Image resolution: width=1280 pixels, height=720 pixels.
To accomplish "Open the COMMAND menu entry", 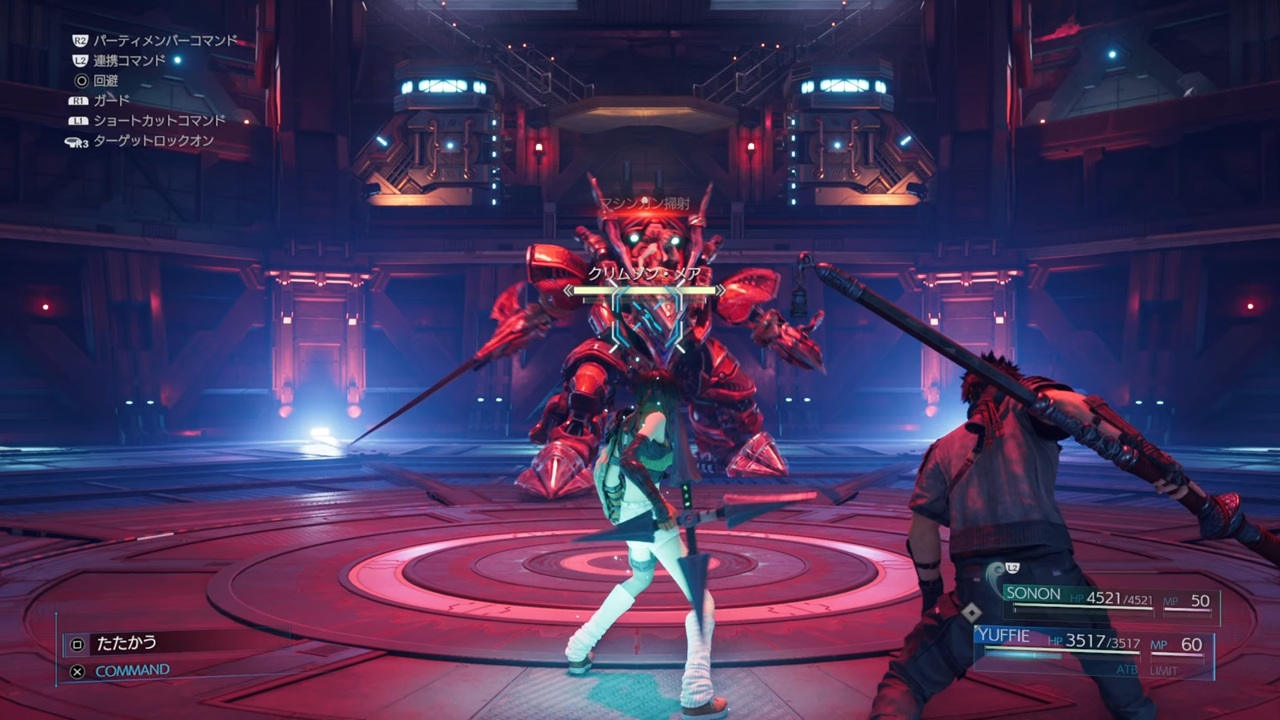I will [132, 671].
